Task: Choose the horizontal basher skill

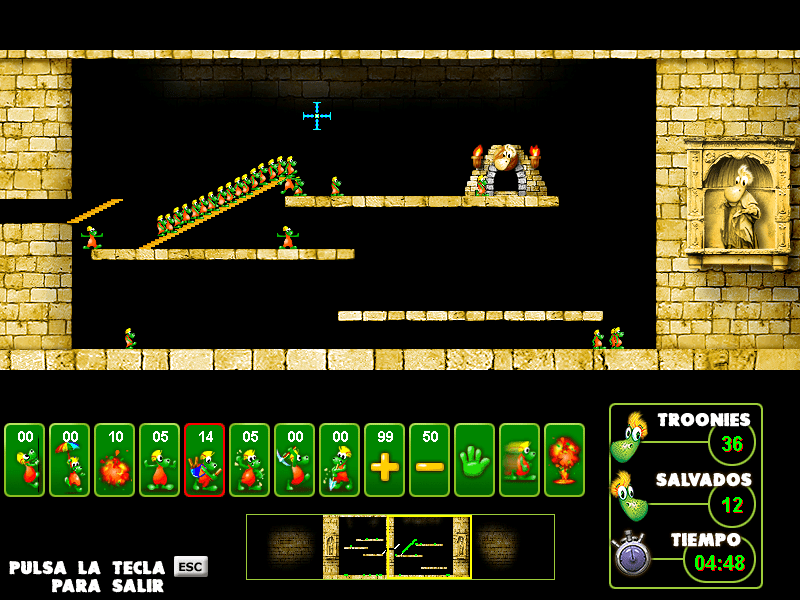Action: (x=249, y=460)
